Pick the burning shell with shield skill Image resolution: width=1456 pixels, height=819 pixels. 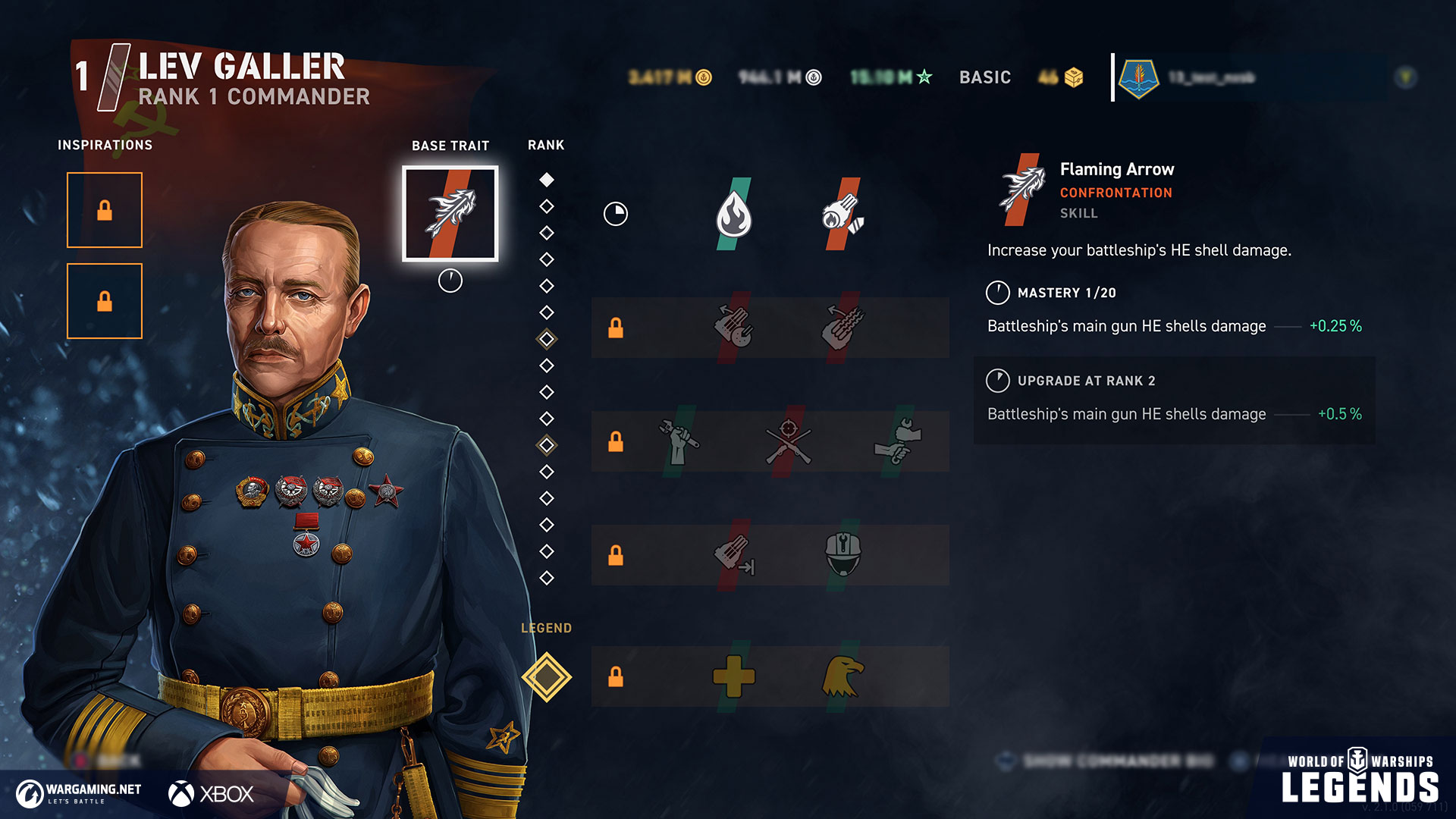(x=843, y=214)
